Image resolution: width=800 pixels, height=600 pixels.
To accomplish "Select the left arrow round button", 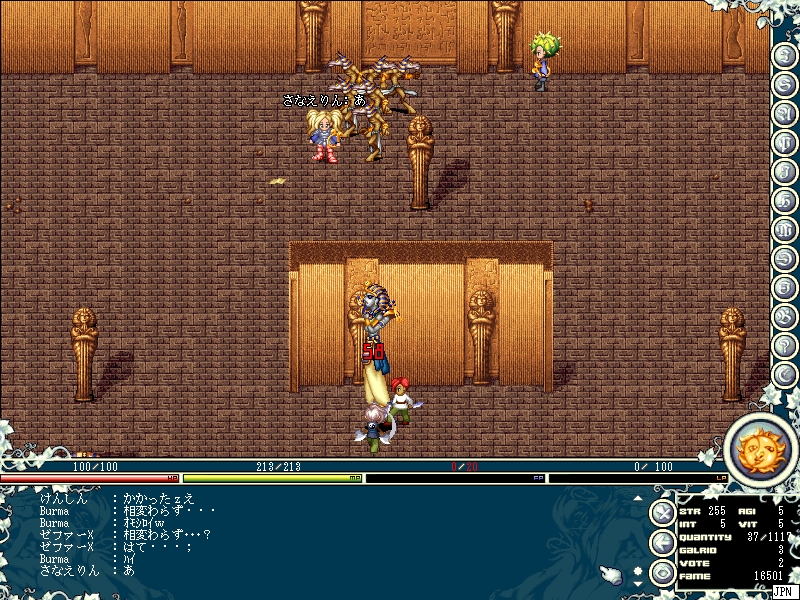I will [662, 543].
